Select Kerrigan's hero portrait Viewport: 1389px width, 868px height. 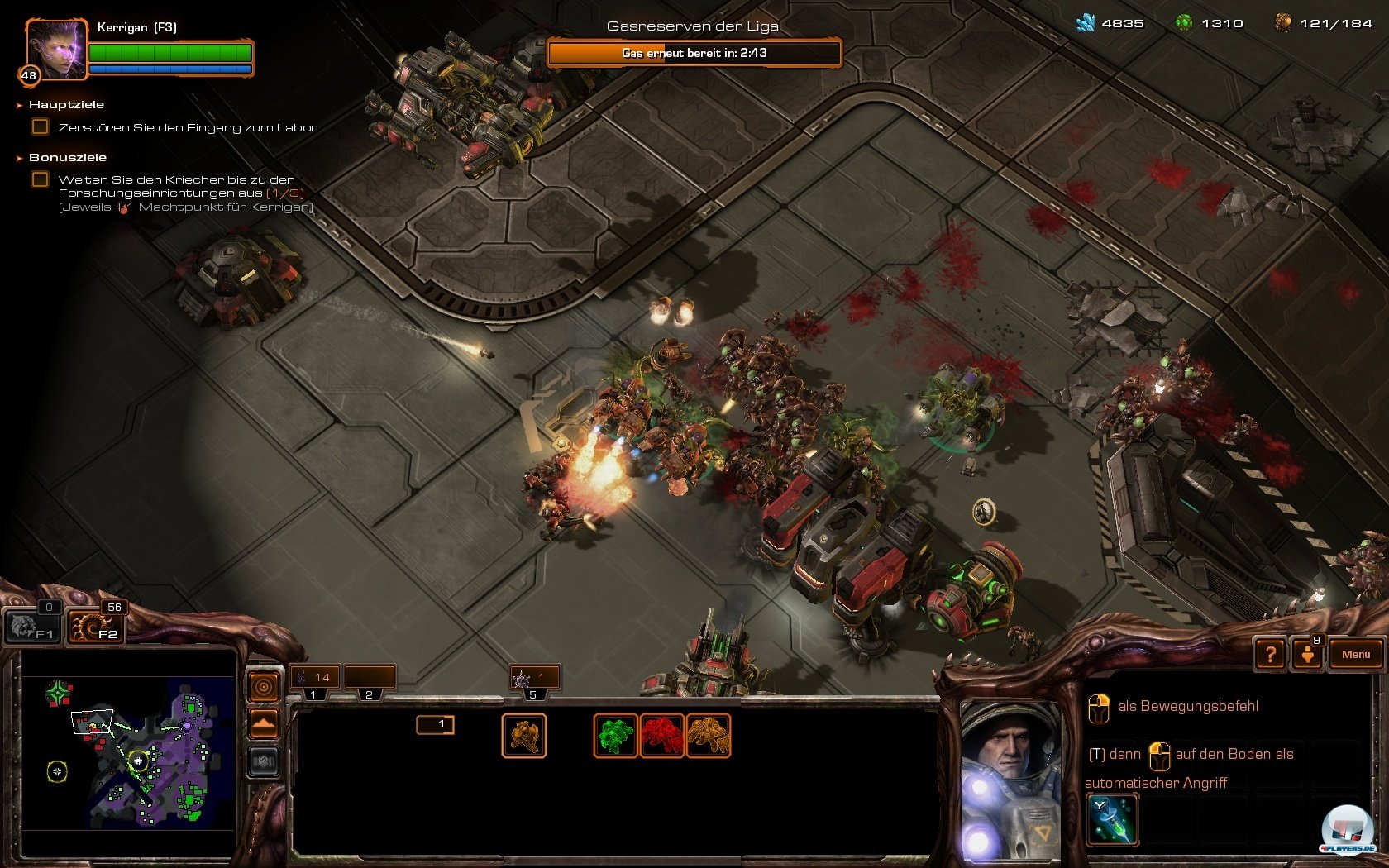(x=56, y=51)
